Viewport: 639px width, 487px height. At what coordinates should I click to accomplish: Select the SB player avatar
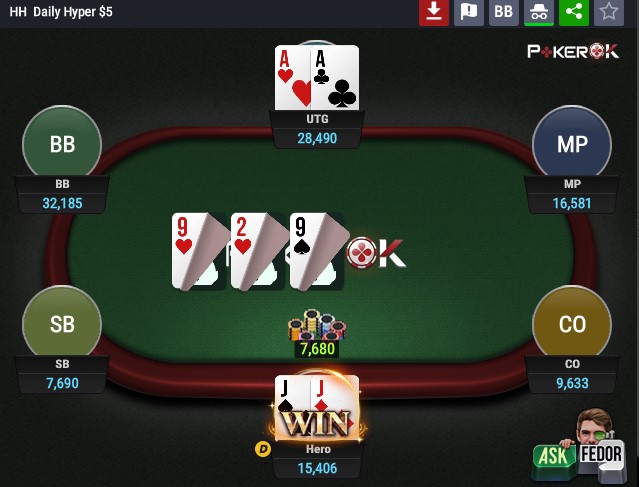[x=62, y=325]
